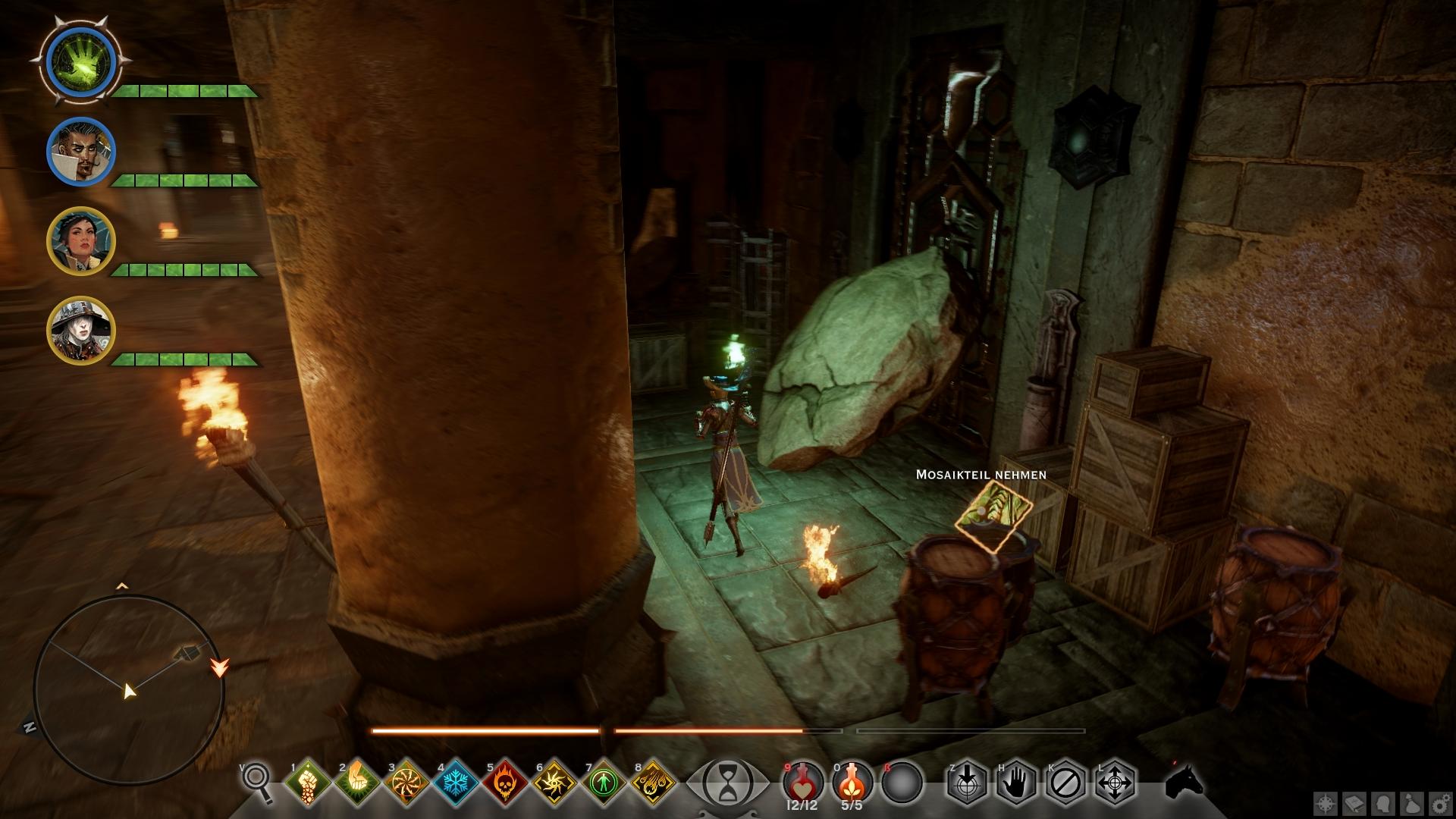
Task: Activate the open hand hold command
Action: (1016, 782)
